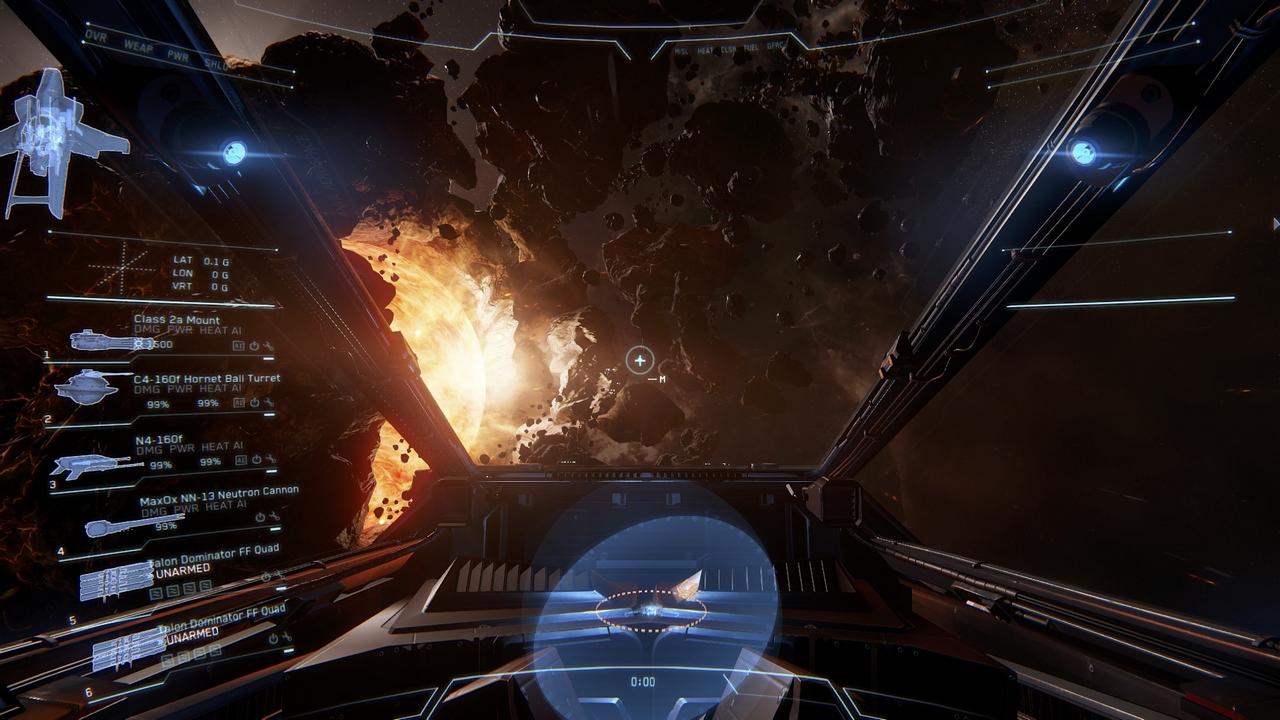Image resolution: width=1280 pixels, height=720 pixels.
Task: Toggle the first square indicator under Talon Dominator Quad
Action: click(154, 591)
